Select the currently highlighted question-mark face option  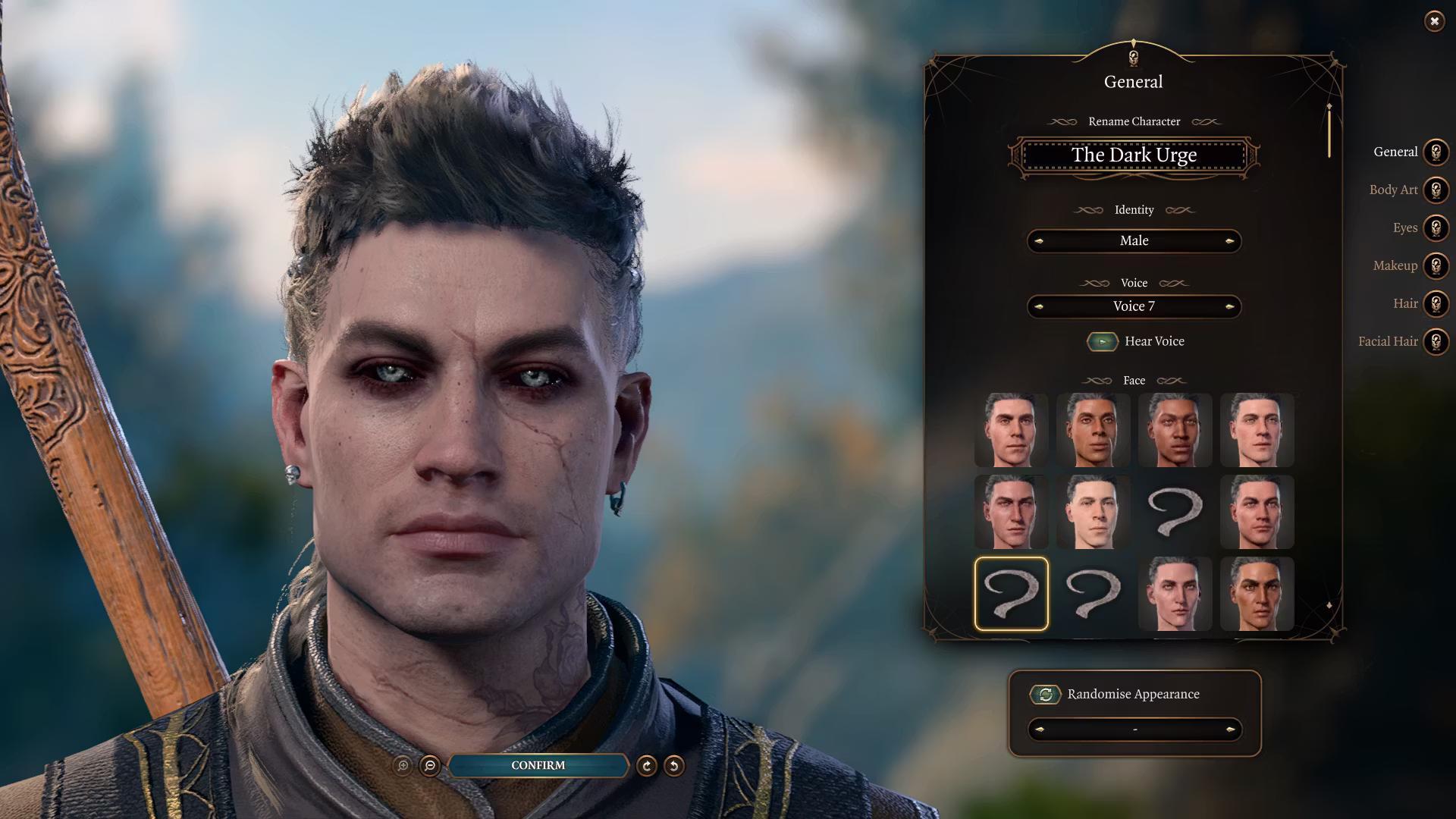pyautogui.click(x=1012, y=594)
